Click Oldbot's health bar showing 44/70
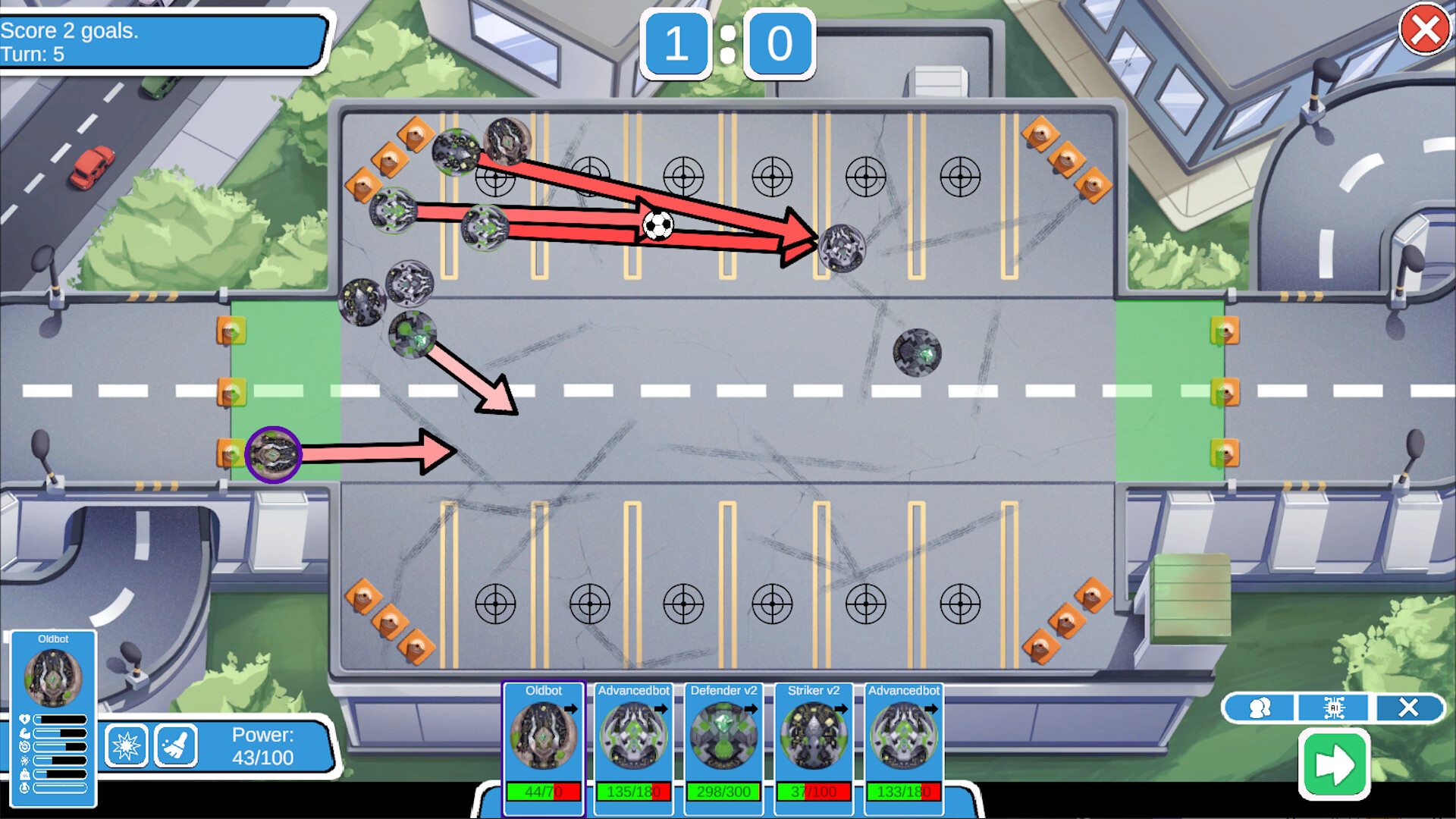 [x=543, y=790]
